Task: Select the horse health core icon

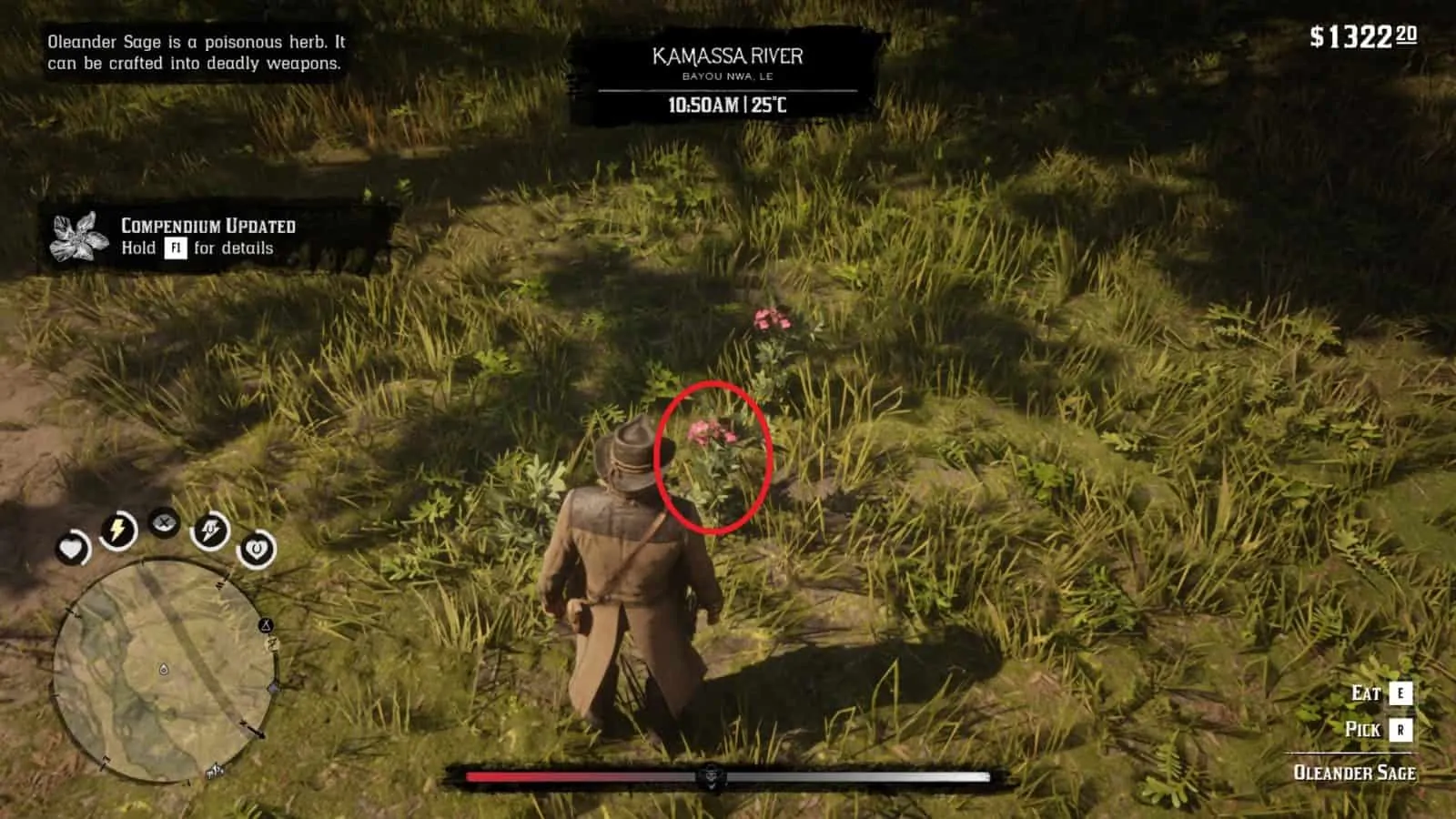Action: 255,551
